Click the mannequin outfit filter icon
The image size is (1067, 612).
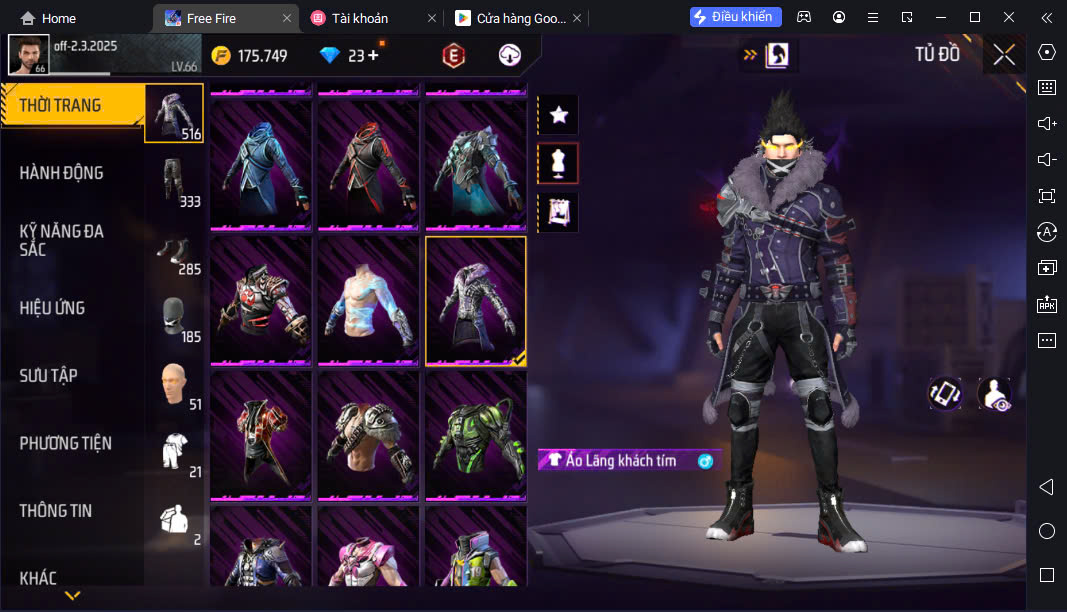pyautogui.click(x=558, y=163)
